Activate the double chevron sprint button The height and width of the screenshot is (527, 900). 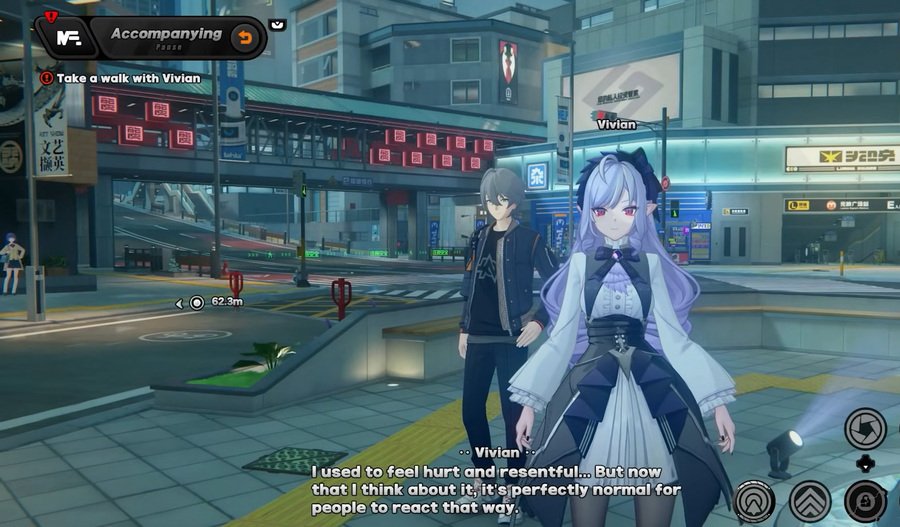[x=810, y=500]
